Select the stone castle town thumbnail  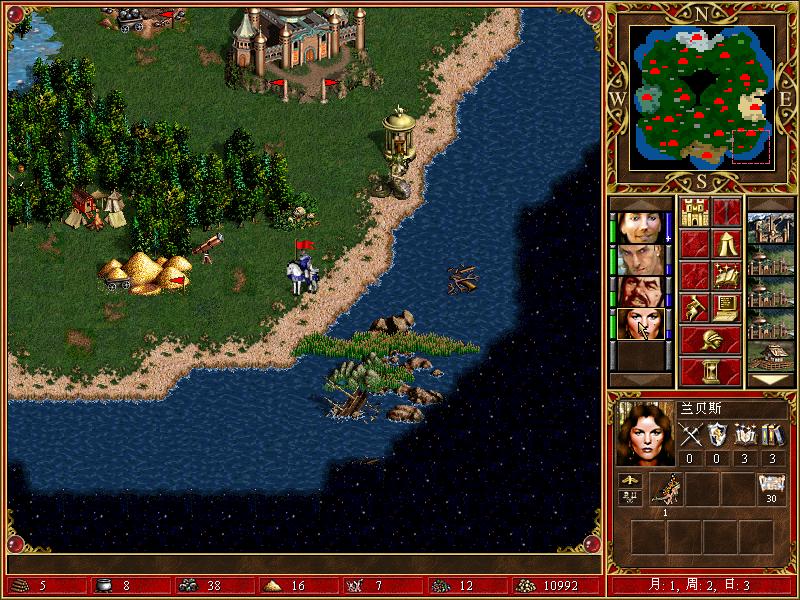click(x=771, y=228)
